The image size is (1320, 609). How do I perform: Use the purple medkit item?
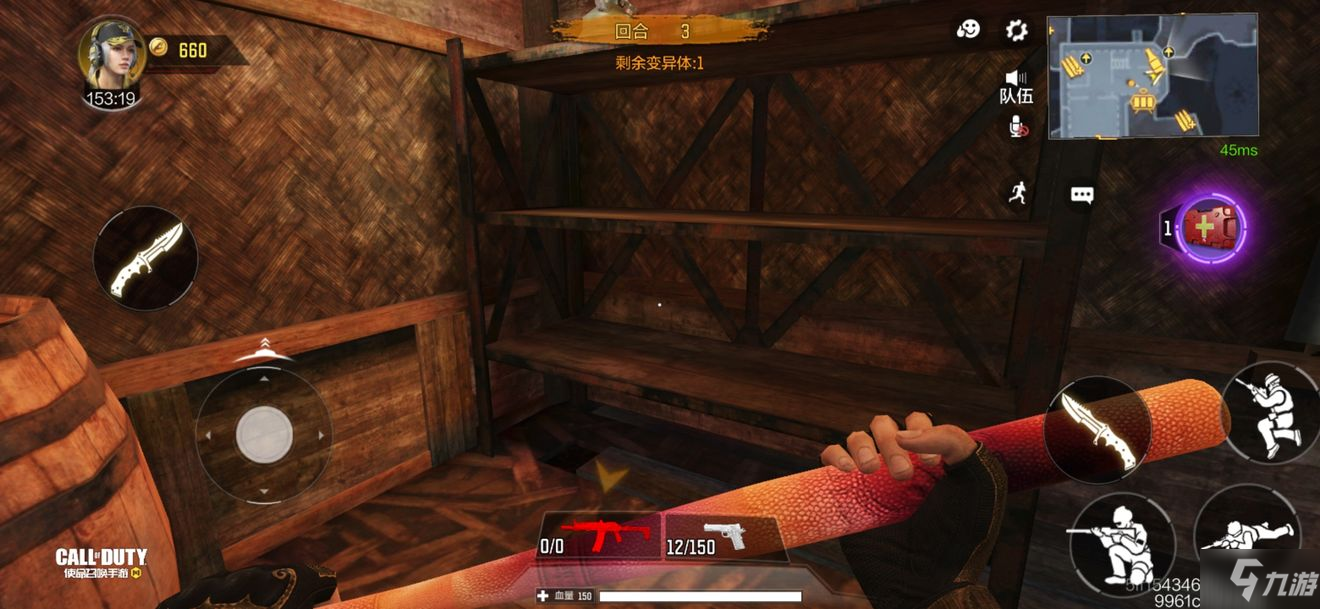coord(1209,228)
